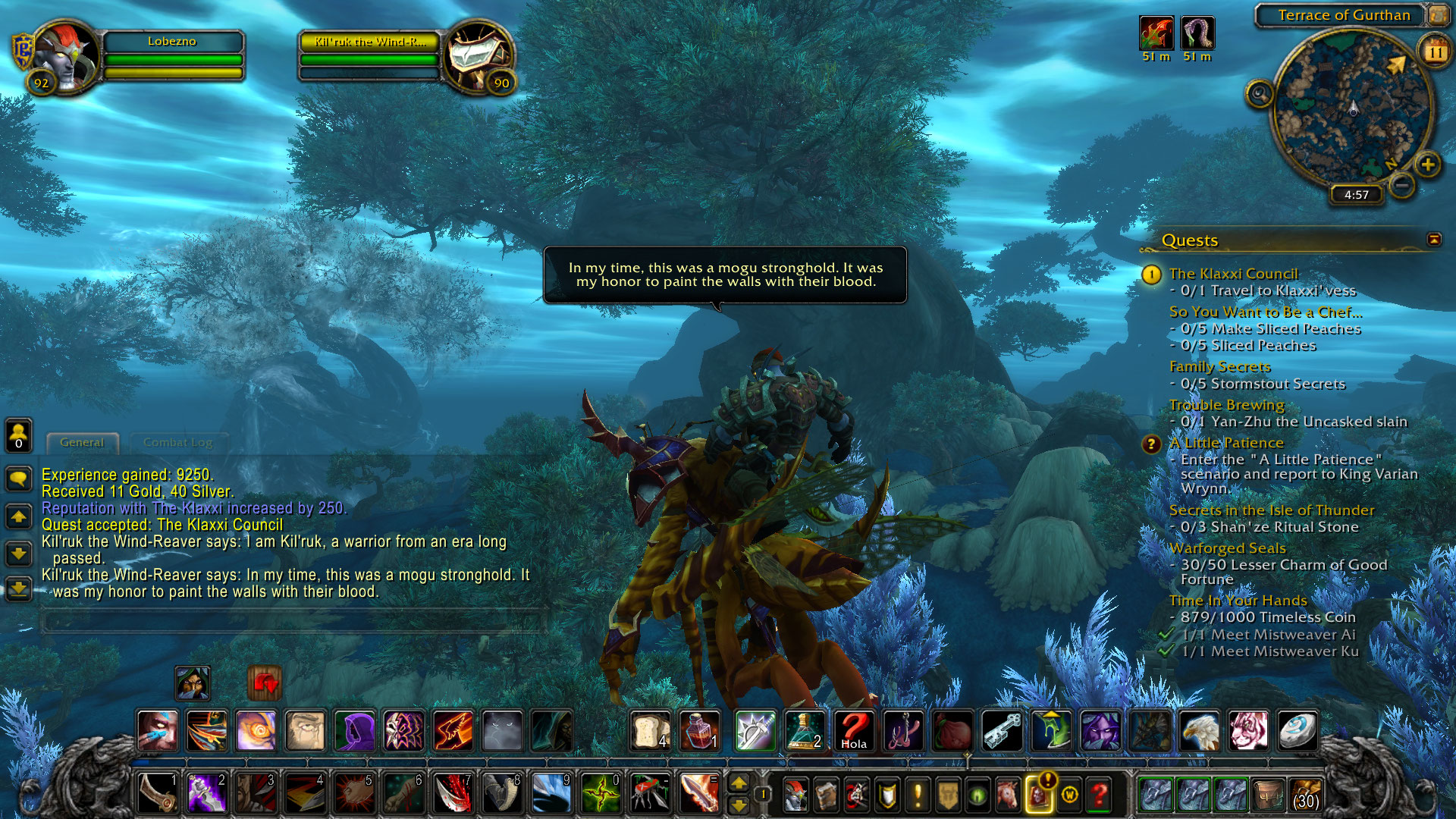This screenshot has height=819, width=1456.
Task: Use the silver skeleton key item
Action: point(1001,730)
